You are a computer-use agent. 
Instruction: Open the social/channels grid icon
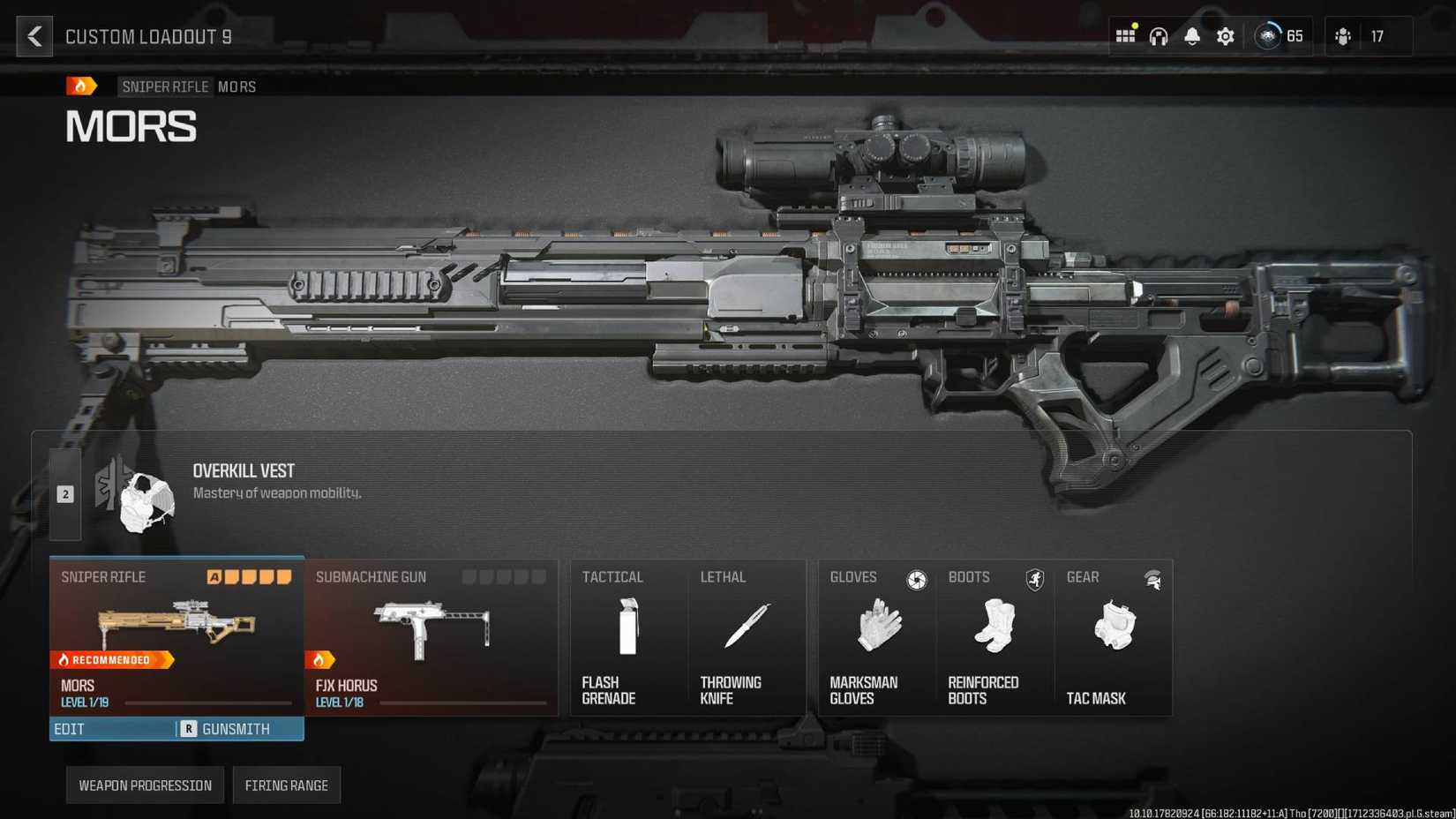(x=1125, y=36)
